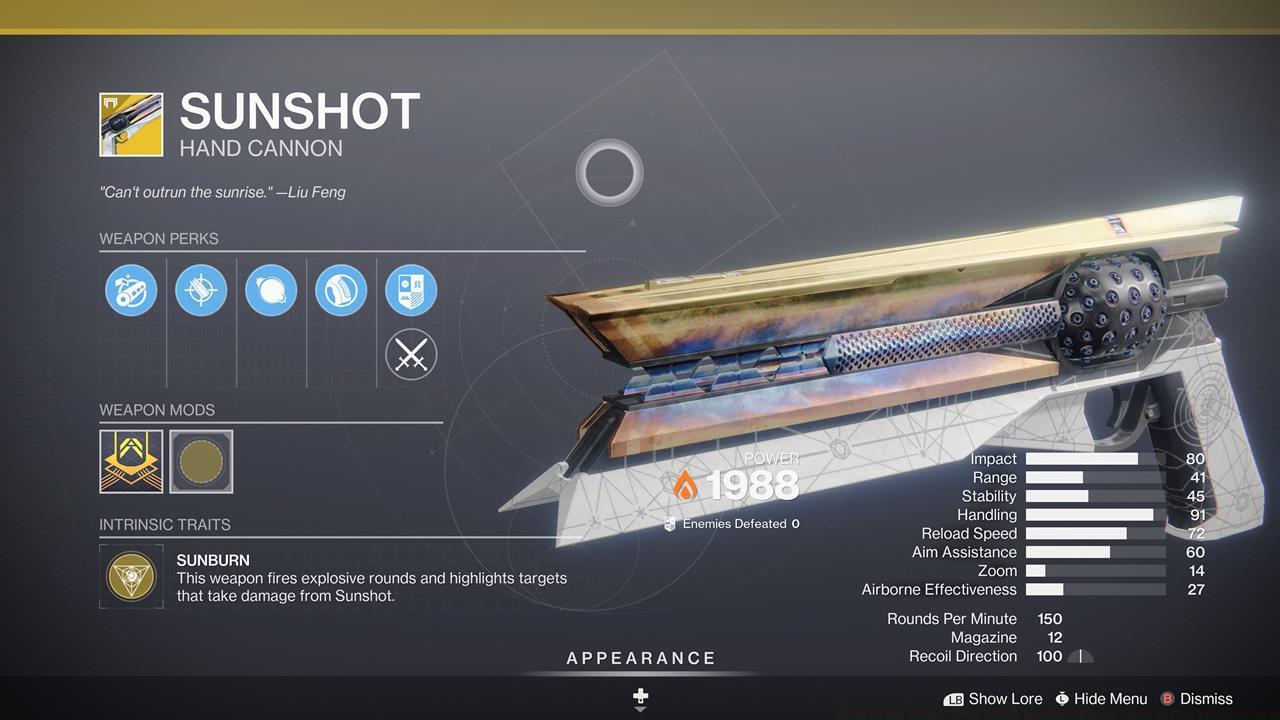Toggle the crossed-swords kill tracker
This screenshot has height=720, width=1280.
(x=411, y=354)
